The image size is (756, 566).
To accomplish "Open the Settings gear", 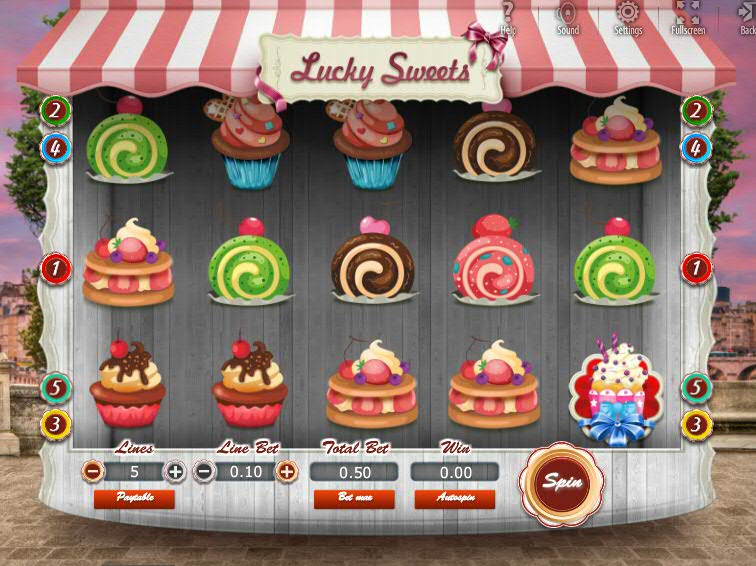I will click(628, 17).
